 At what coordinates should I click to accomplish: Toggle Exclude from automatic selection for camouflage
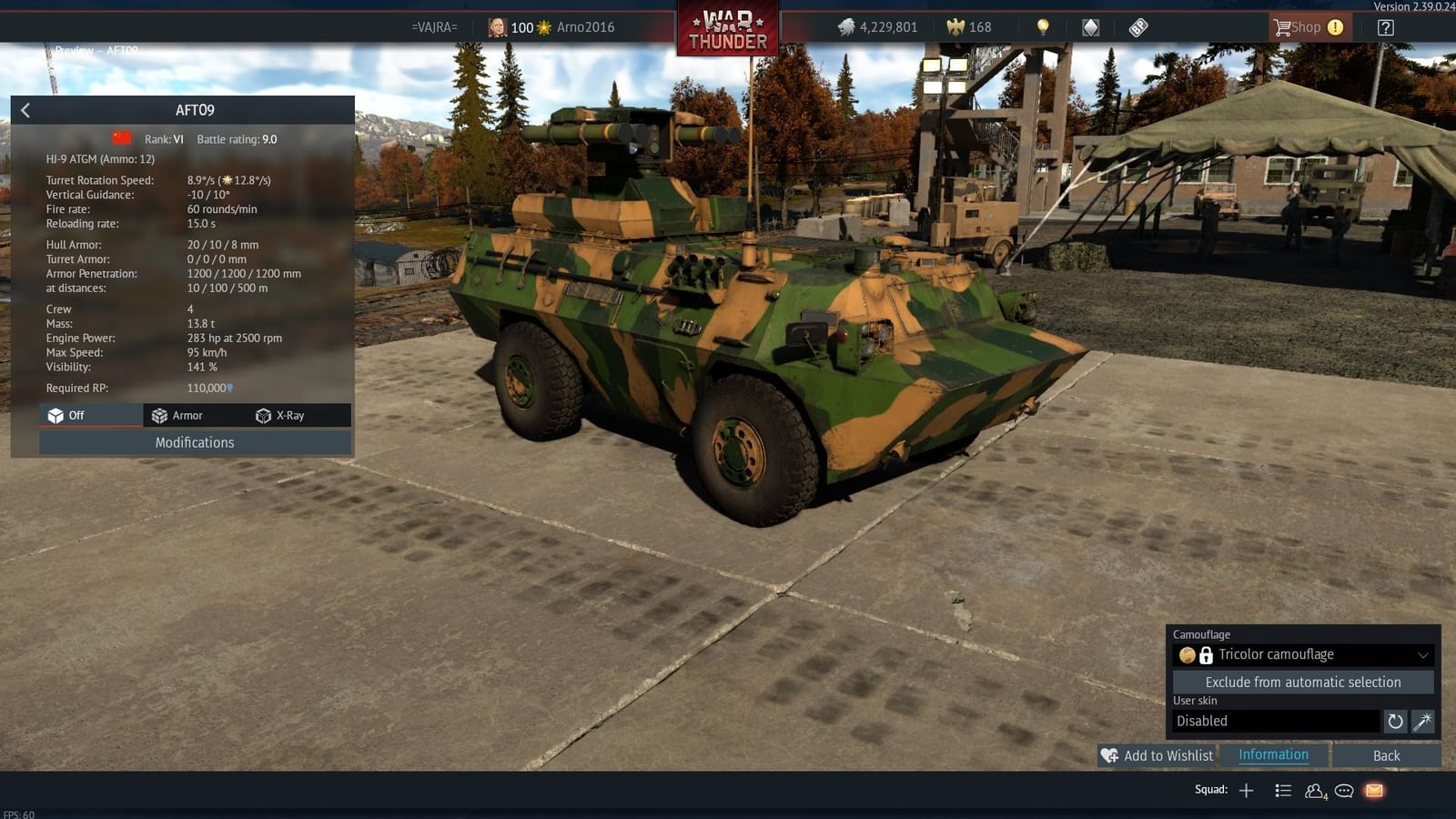[x=1303, y=682]
